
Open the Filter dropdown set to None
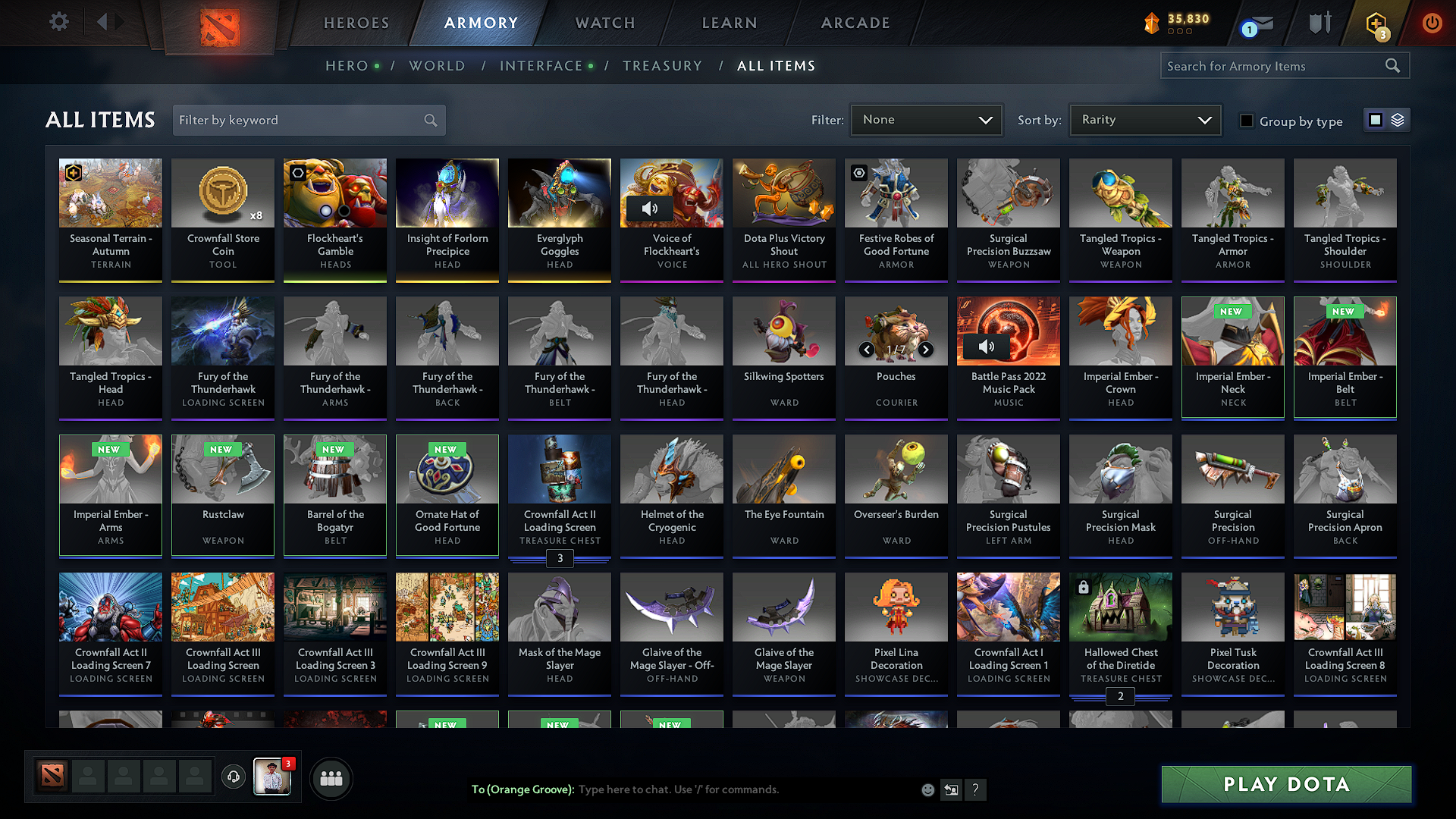926,119
